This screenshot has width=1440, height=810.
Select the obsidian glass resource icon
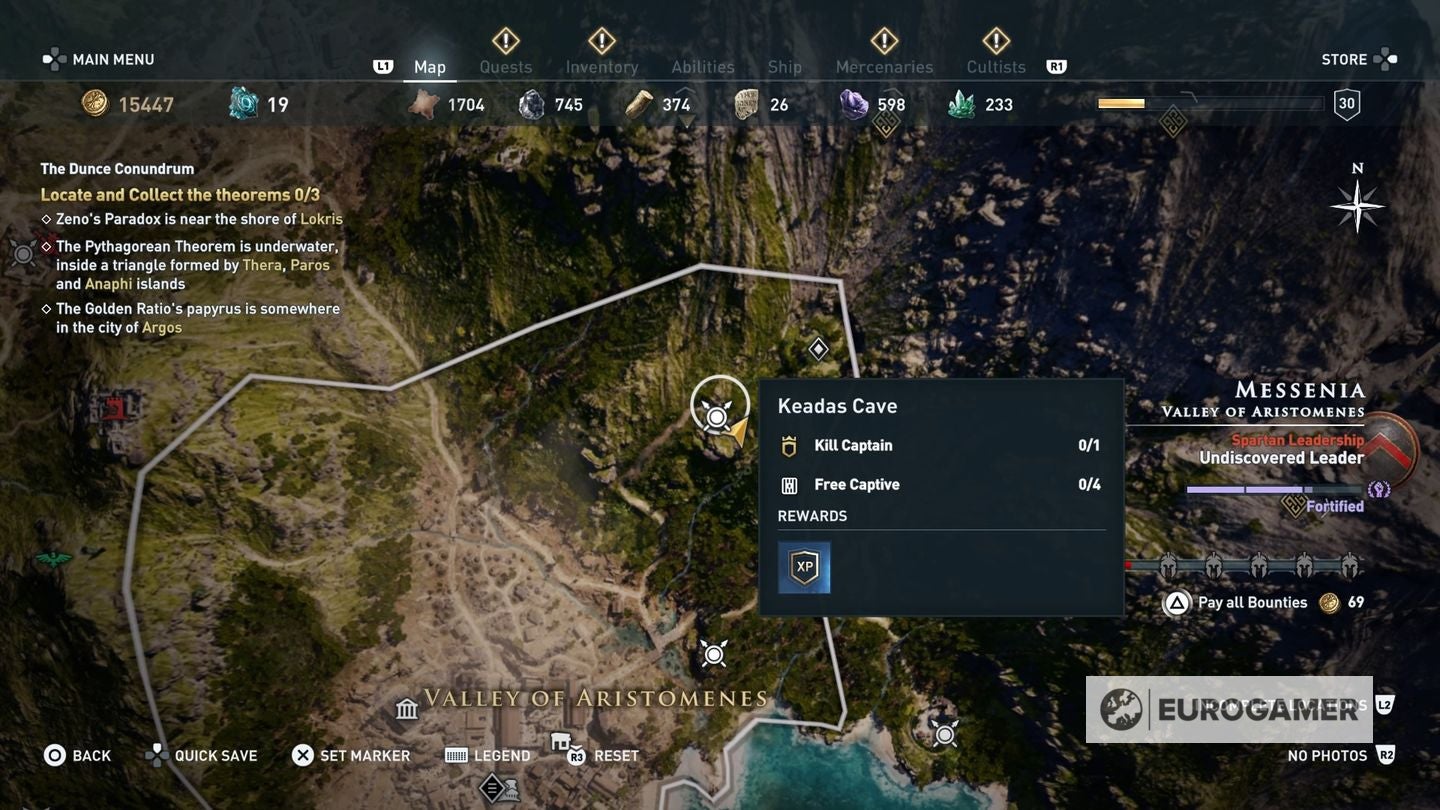tap(853, 103)
